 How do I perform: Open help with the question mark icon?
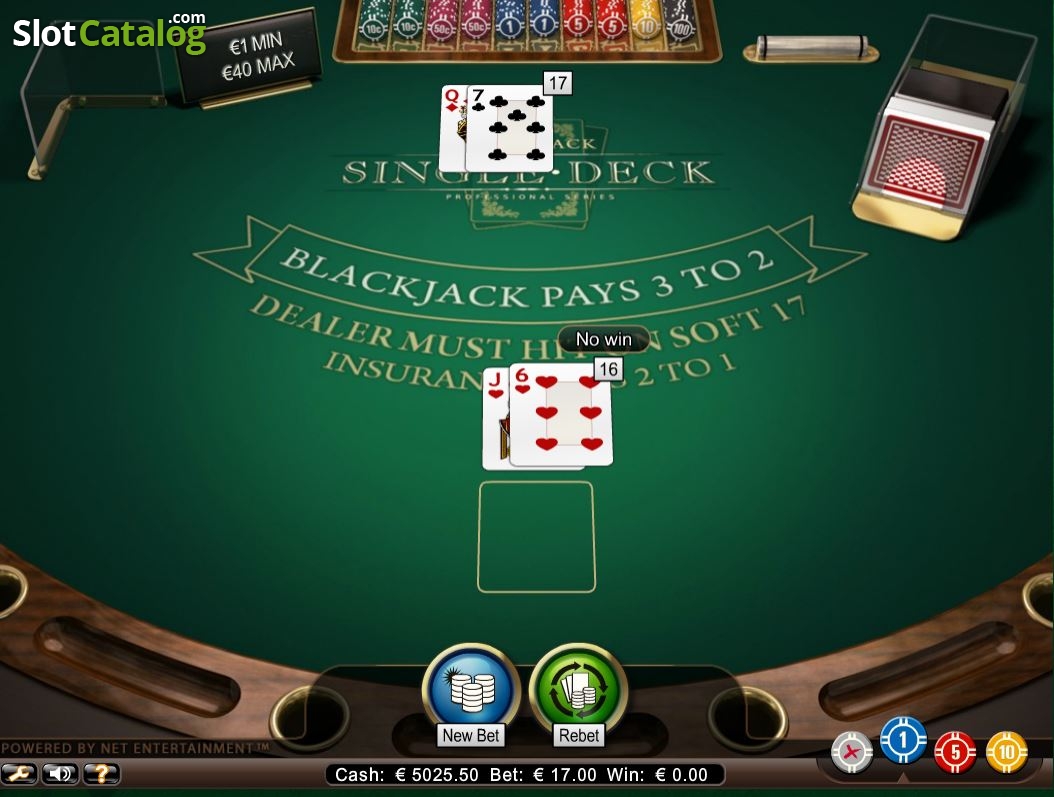pos(101,773)
